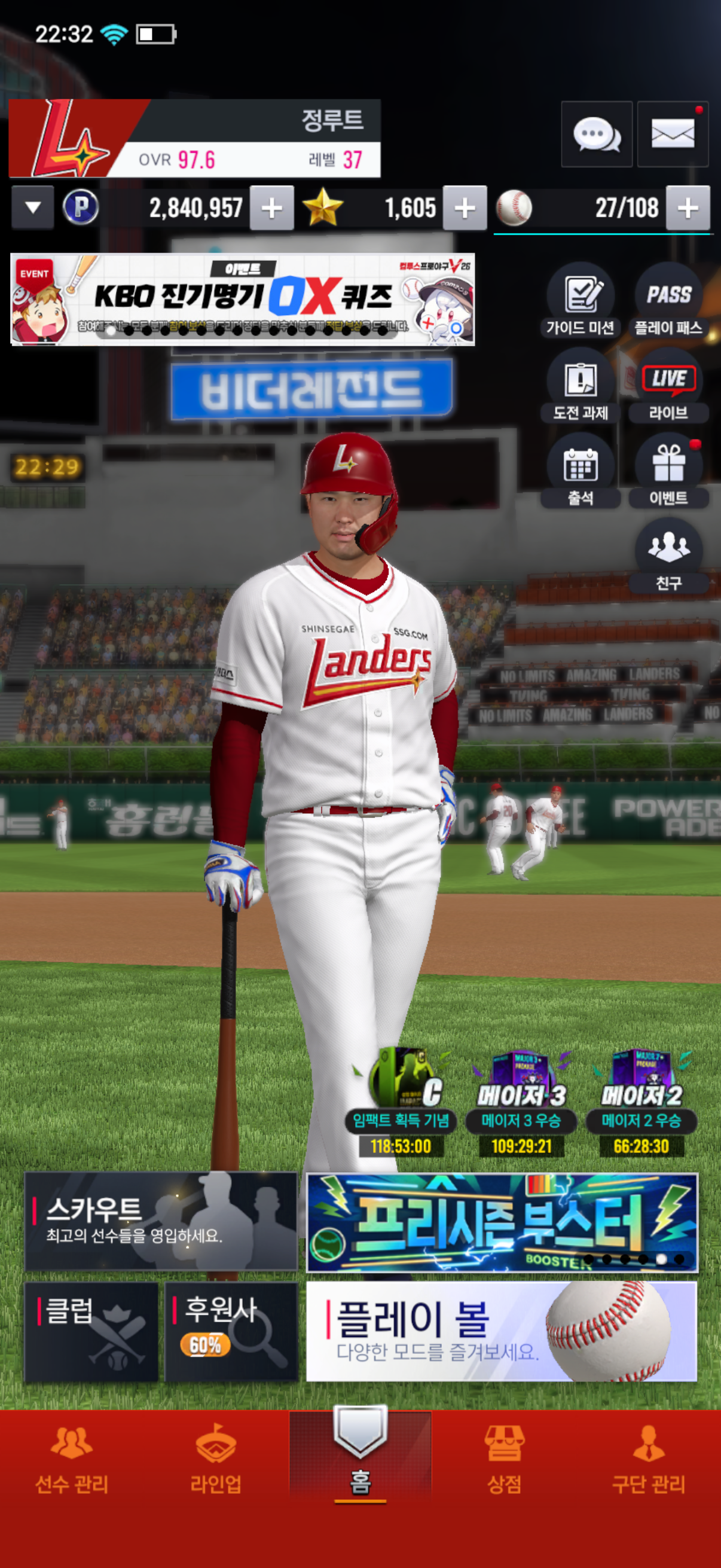Viewport: 721px width, 1568px height.
Task: Open the KBO OX quiz event banner
Action: click(x=242, y=300)
